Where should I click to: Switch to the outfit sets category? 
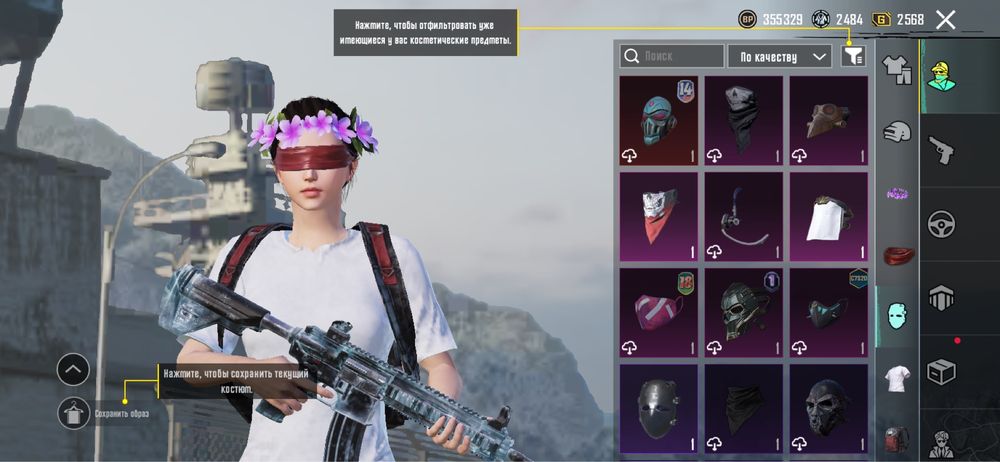click(897, 69)
